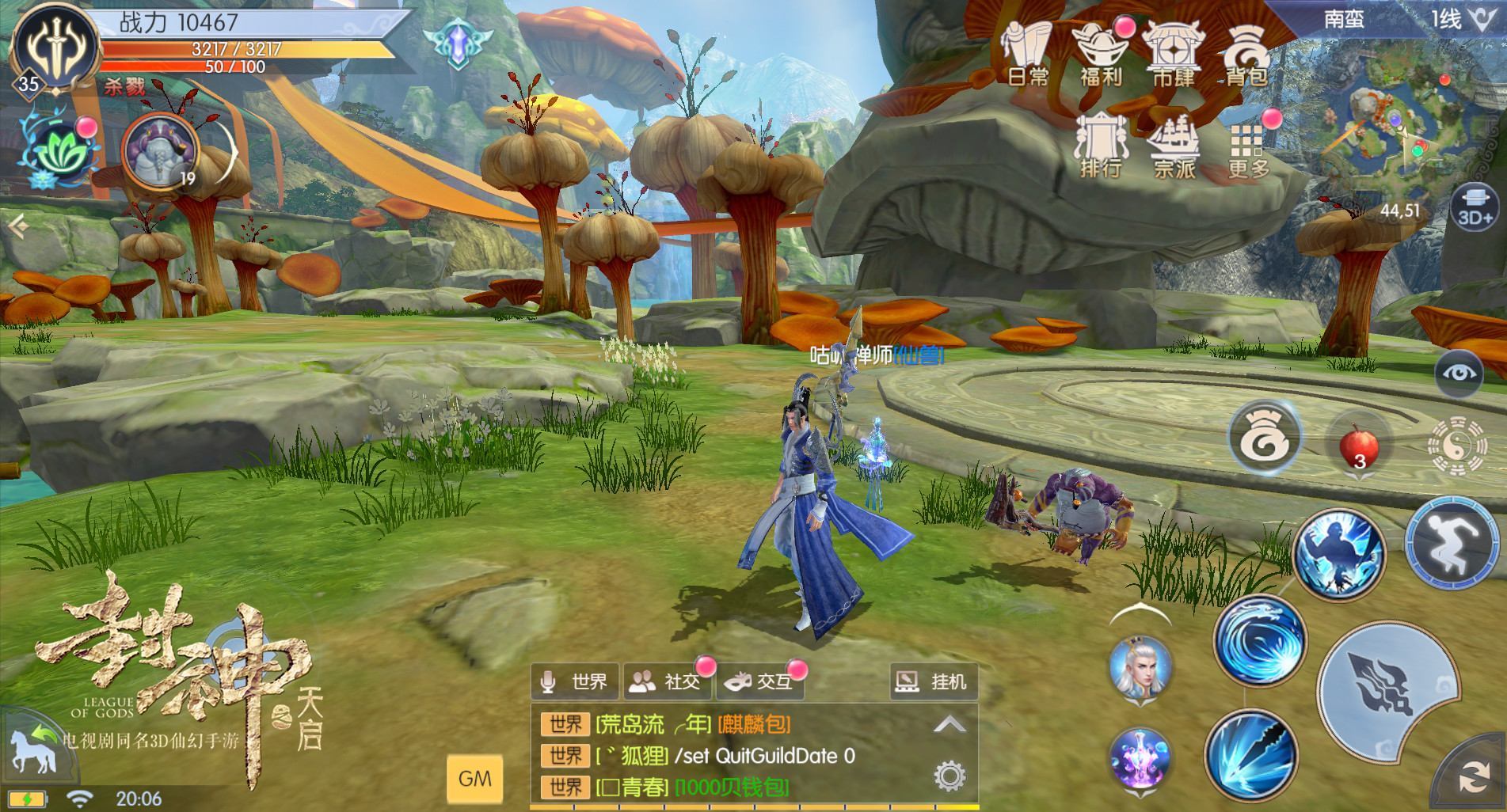This screenshot has height=812, width=1507.
Task: Trigger the dodge jump skill
Action: (x=1451, y=544)
